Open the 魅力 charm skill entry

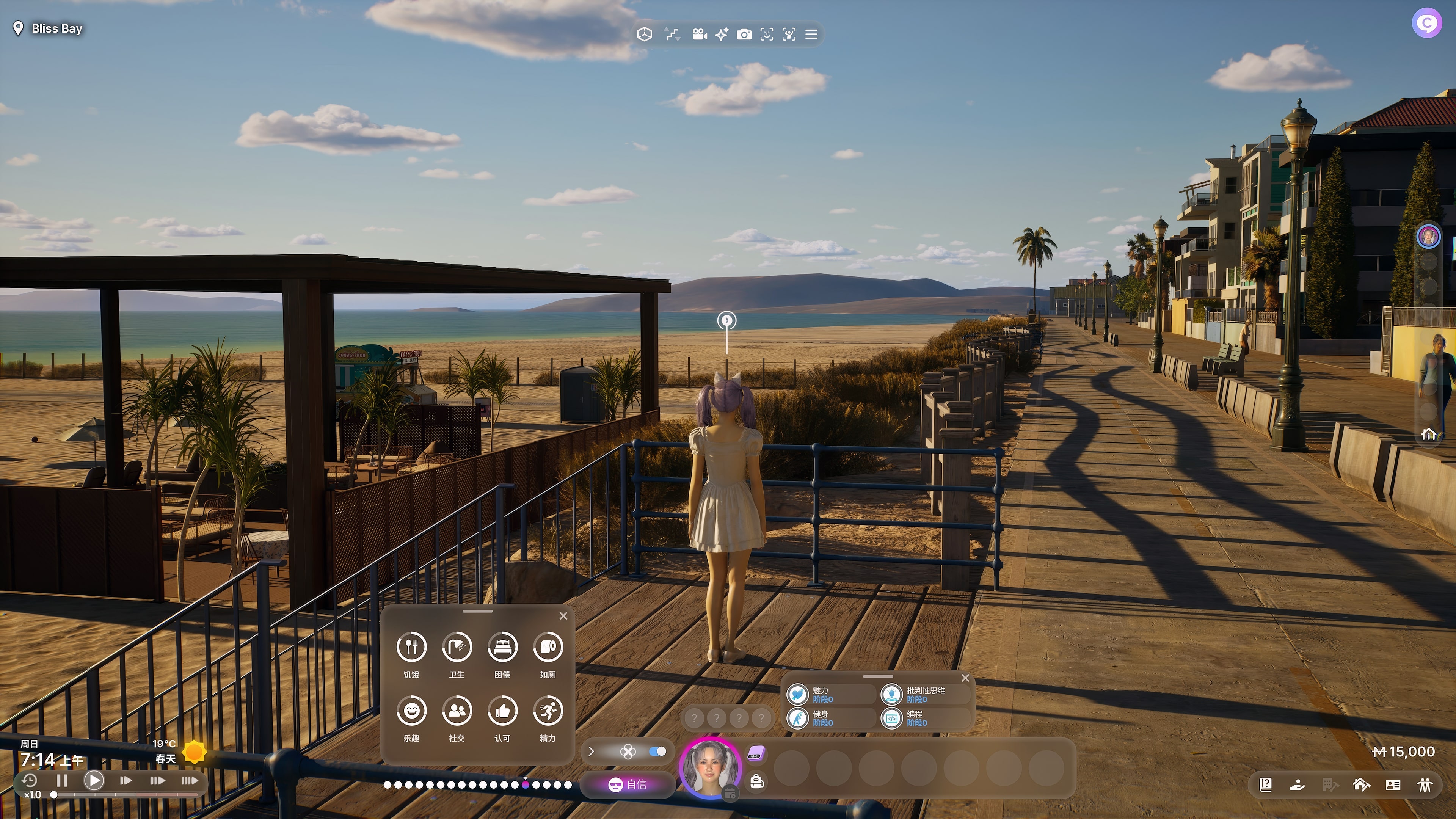click(828, 695)
